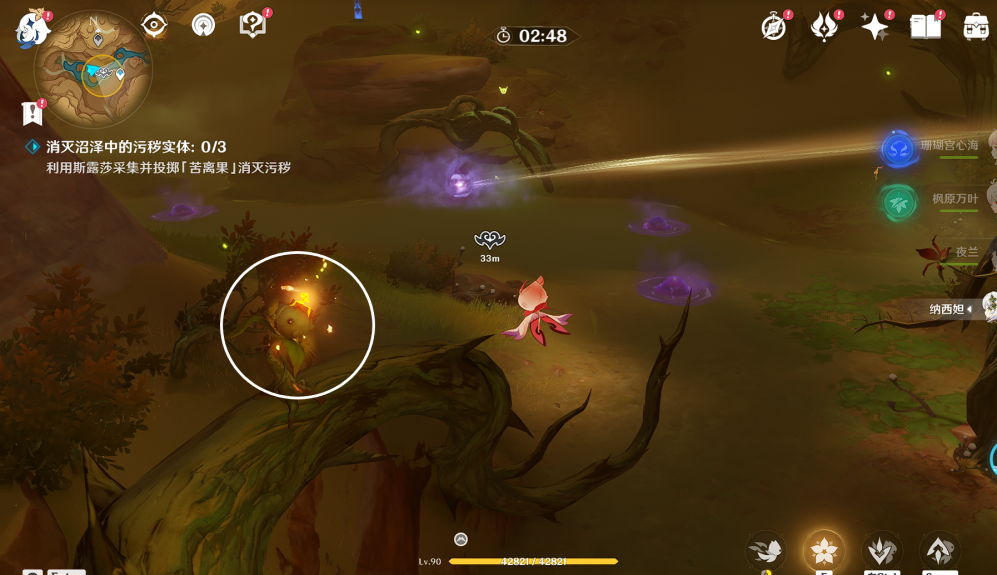Open the backpack inventory
This screenshot has height=575, width=997.
976,27
